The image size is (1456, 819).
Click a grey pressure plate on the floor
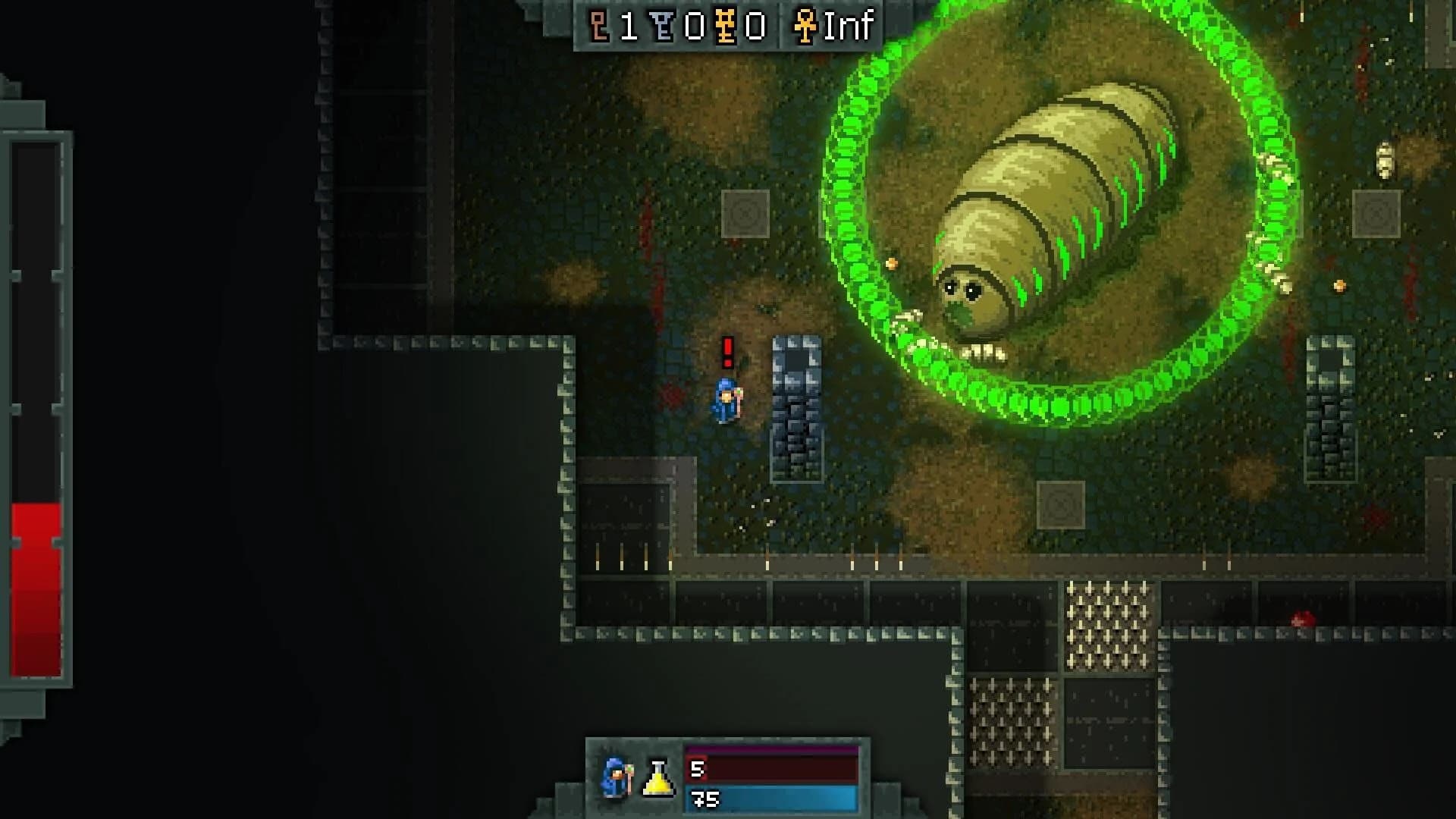[x=747, y=212]
